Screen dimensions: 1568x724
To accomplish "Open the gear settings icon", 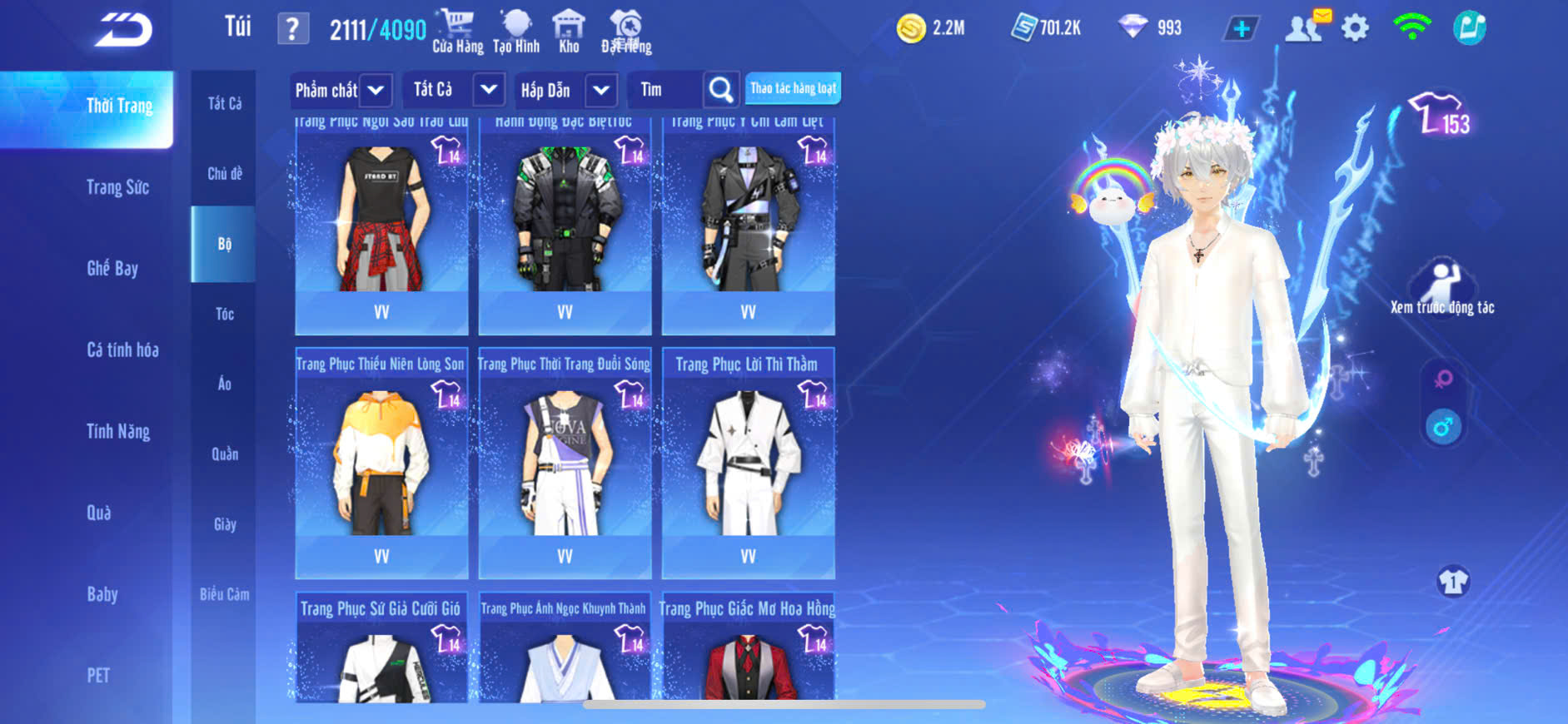I will pos(1355,28).
